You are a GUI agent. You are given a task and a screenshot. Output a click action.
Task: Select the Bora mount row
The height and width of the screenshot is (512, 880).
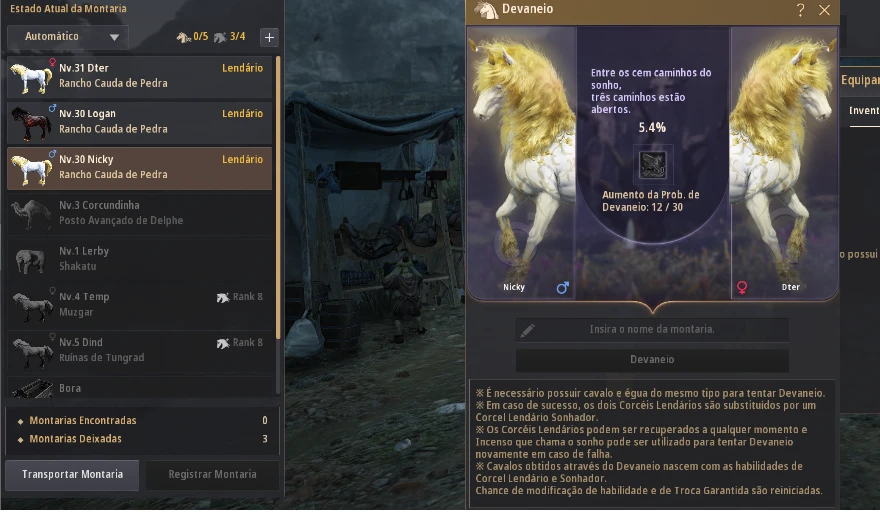click(140, 388)
